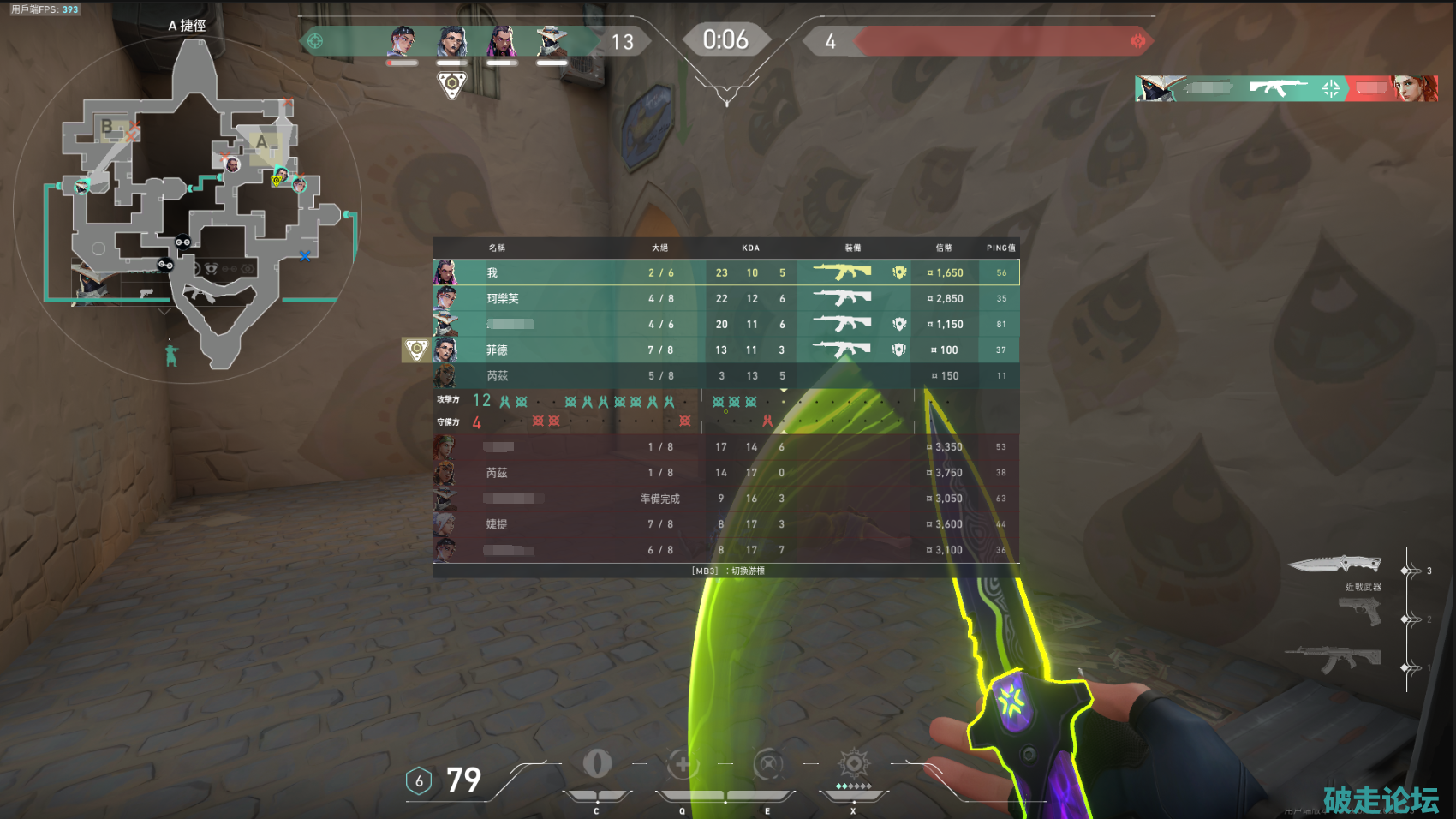Activate the C ability icon
Viewport: 1456px width, 819px height.
[597, 763]
